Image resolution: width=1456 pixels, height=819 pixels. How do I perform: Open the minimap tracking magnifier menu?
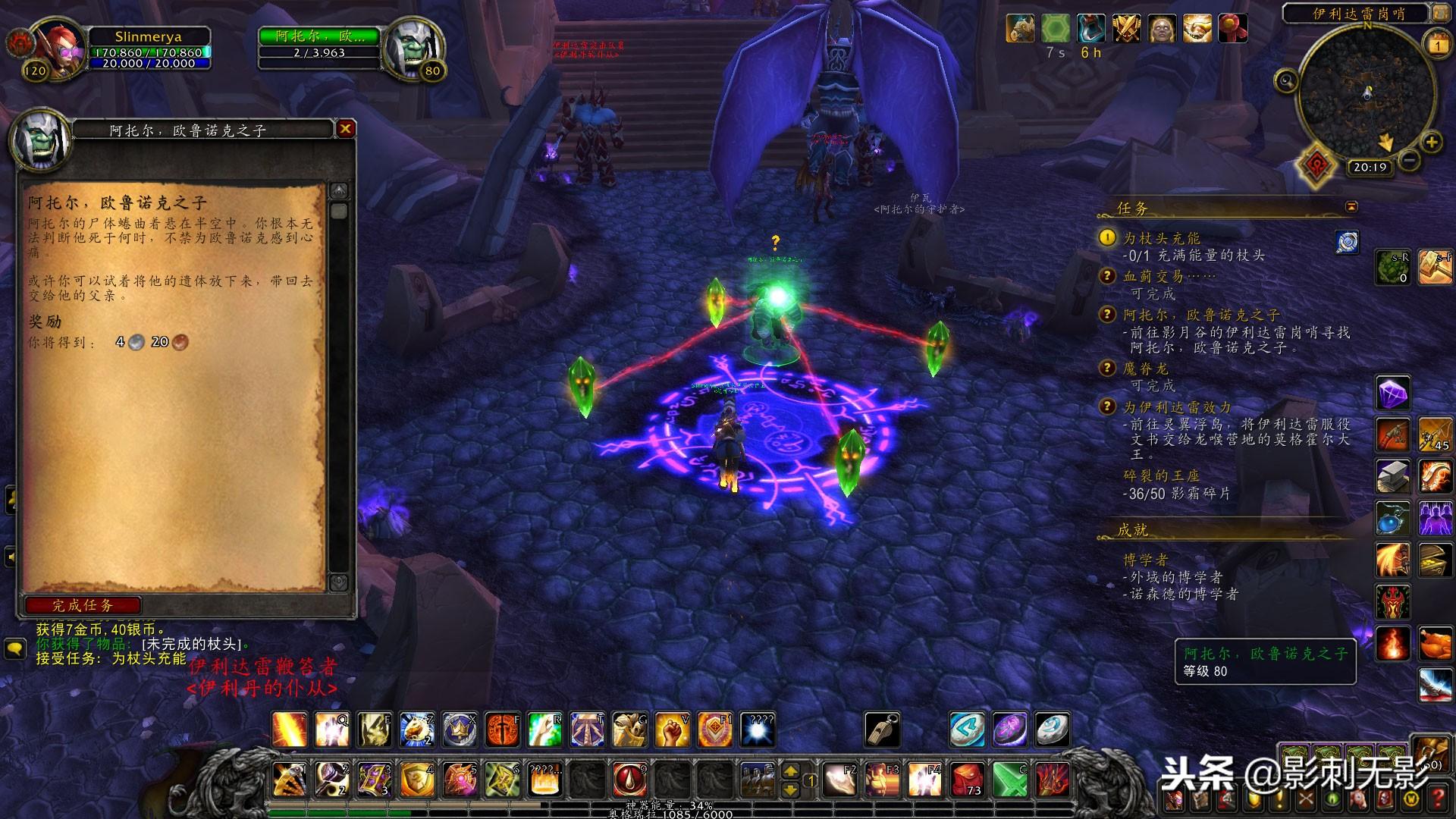tap(1286, 80)
